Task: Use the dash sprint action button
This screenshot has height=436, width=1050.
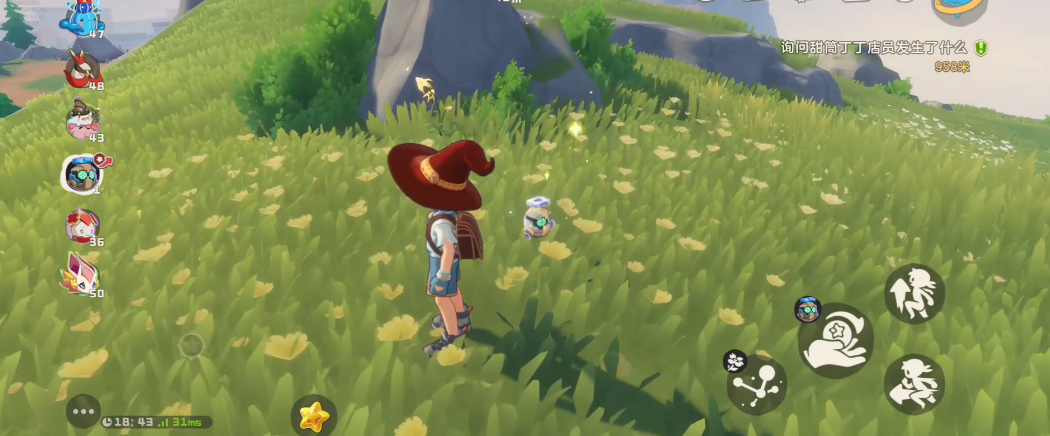Action: 914,383
